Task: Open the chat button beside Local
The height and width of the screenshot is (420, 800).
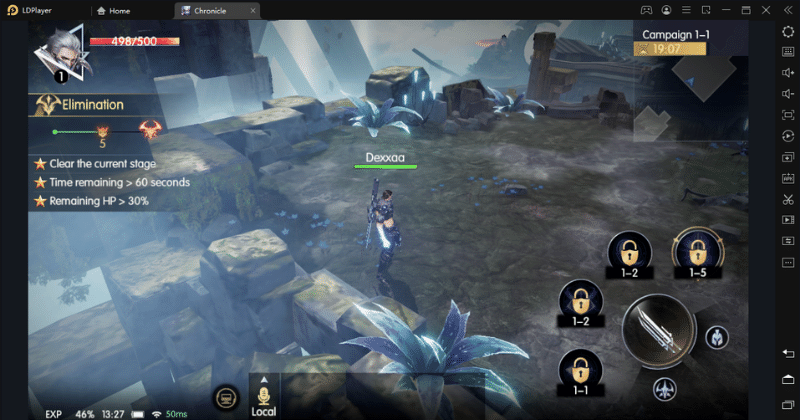Action: pyautogui.click(x=226, y=397)
